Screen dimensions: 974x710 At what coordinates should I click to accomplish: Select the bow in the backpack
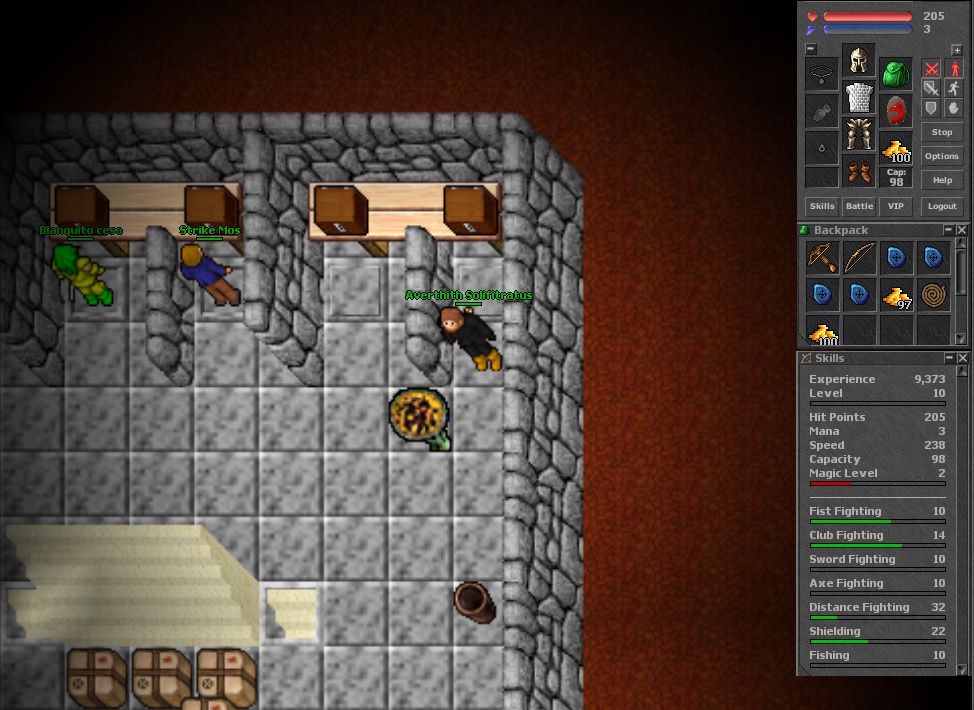[859, 258]
